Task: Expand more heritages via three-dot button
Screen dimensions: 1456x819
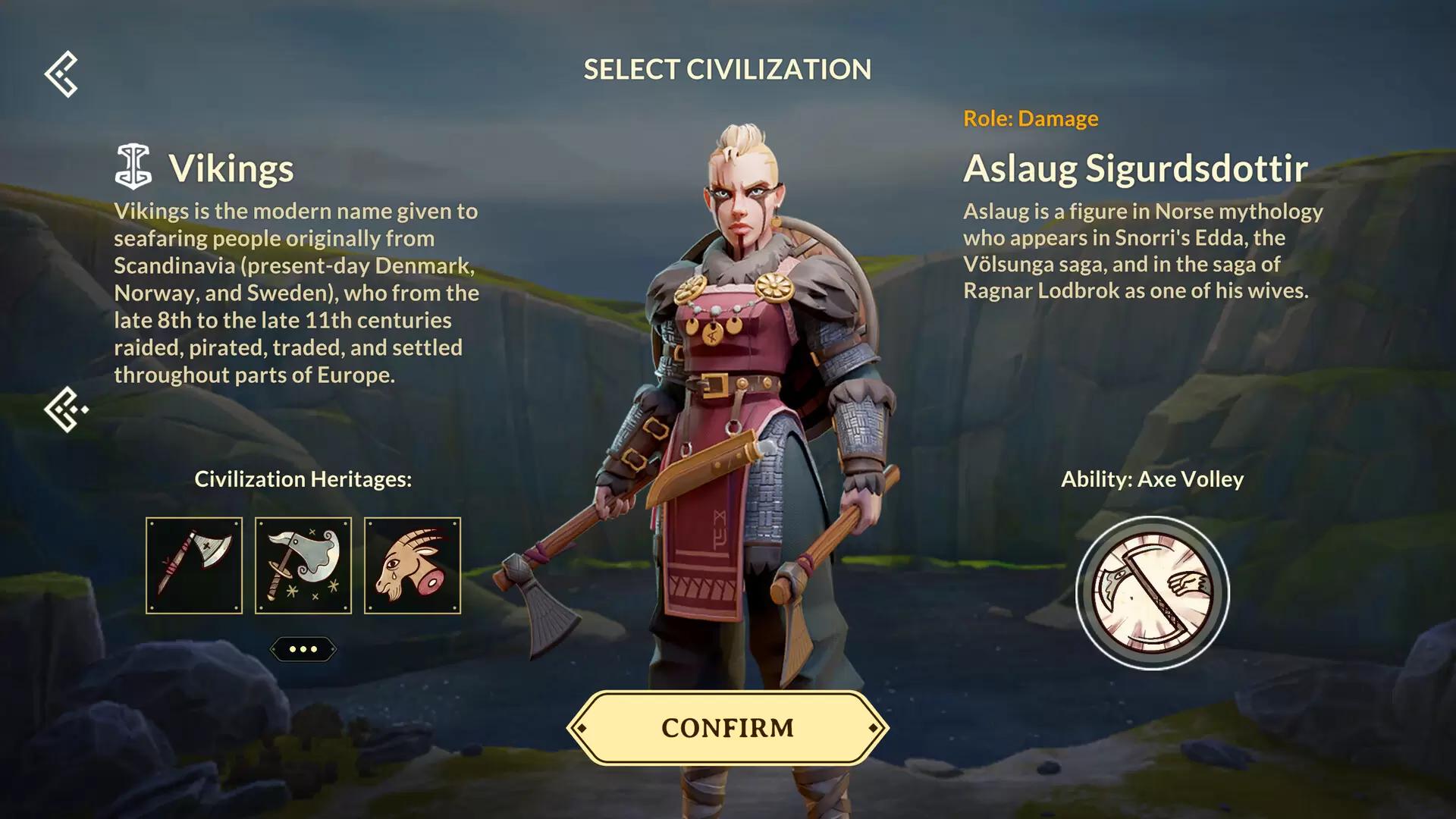Action: click(303, 649)
